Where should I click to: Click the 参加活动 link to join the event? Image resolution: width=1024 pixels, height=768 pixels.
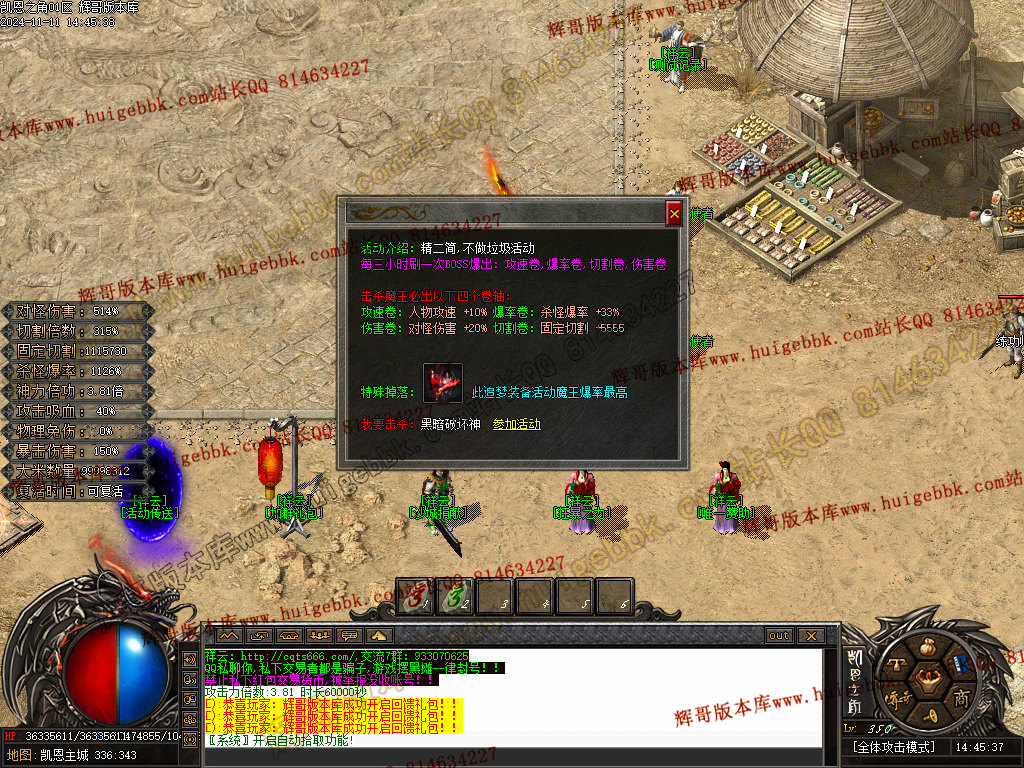pyautogui.click(x=517, y=424)
